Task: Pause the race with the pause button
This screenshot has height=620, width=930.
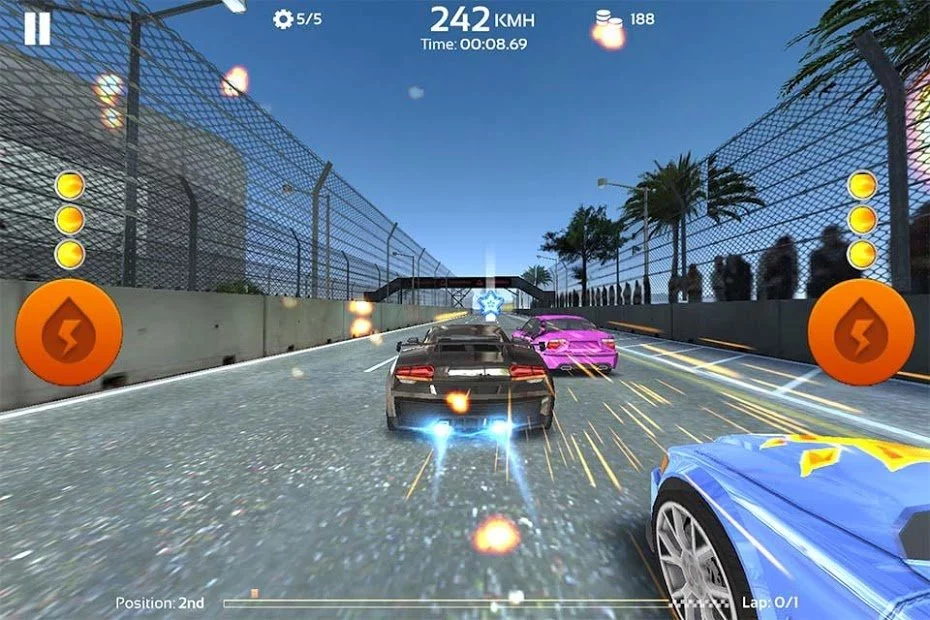Action: click(x=37, y=28)
